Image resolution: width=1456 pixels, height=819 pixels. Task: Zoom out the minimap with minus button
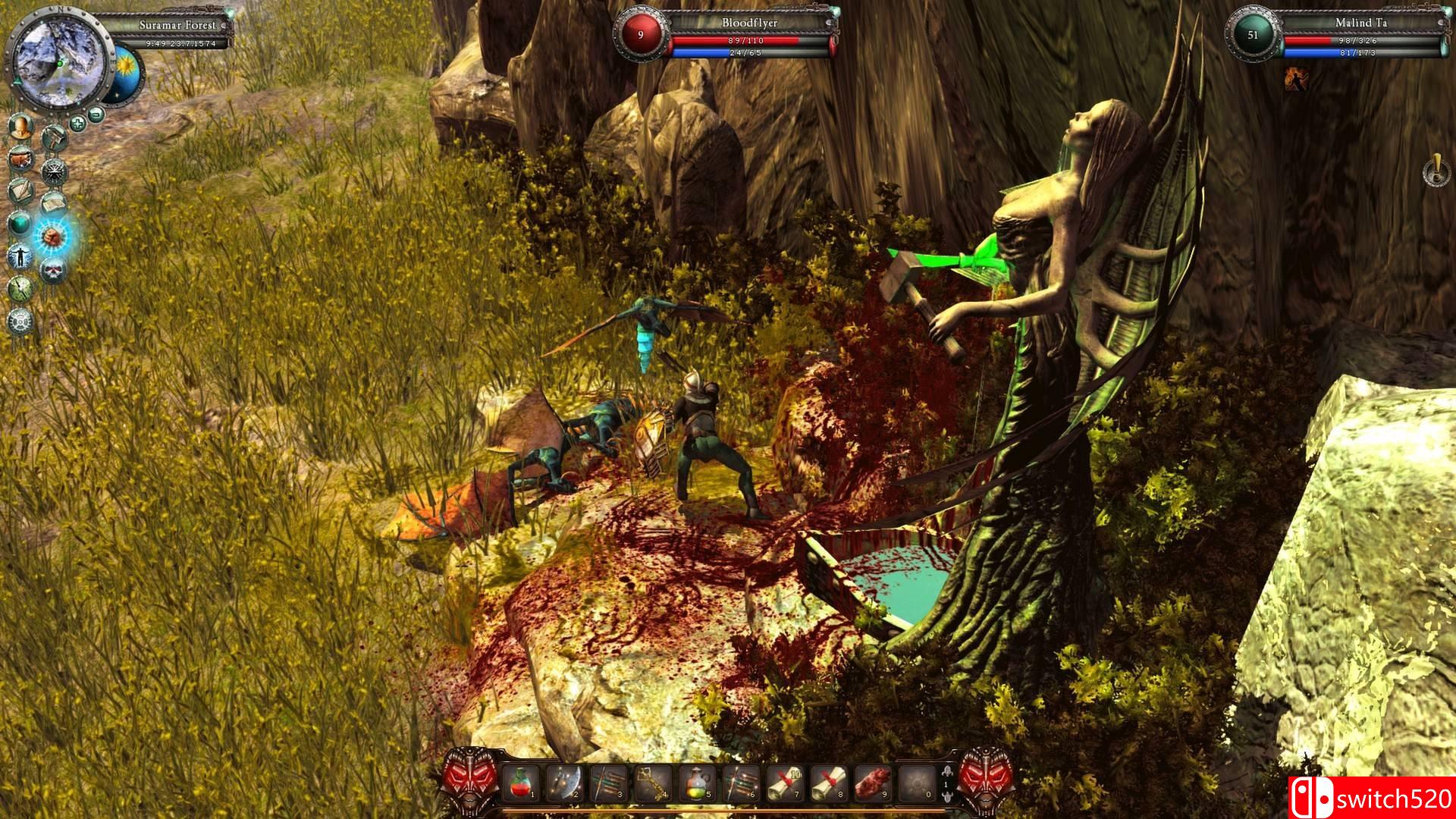96,115
